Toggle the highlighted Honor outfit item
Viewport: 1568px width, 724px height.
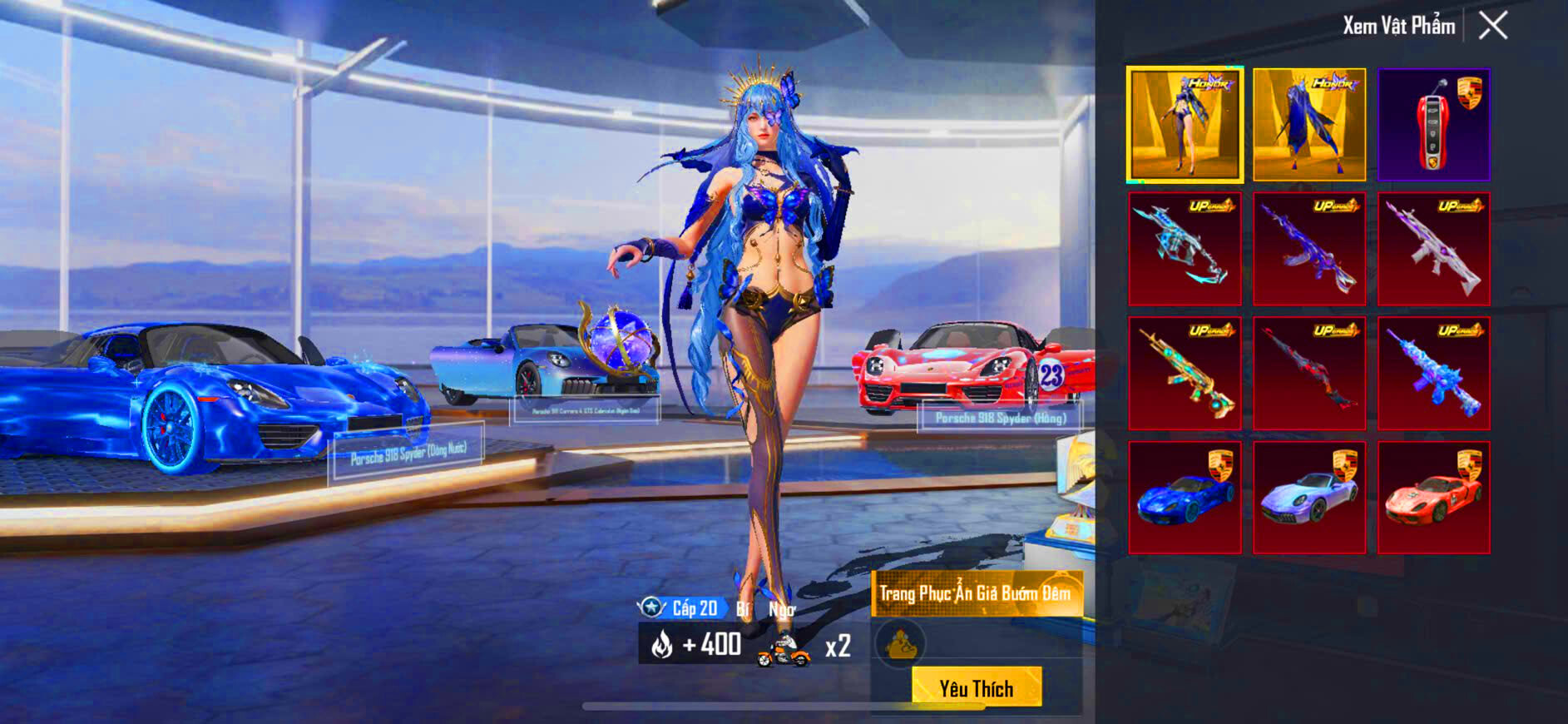(1185, 123)
